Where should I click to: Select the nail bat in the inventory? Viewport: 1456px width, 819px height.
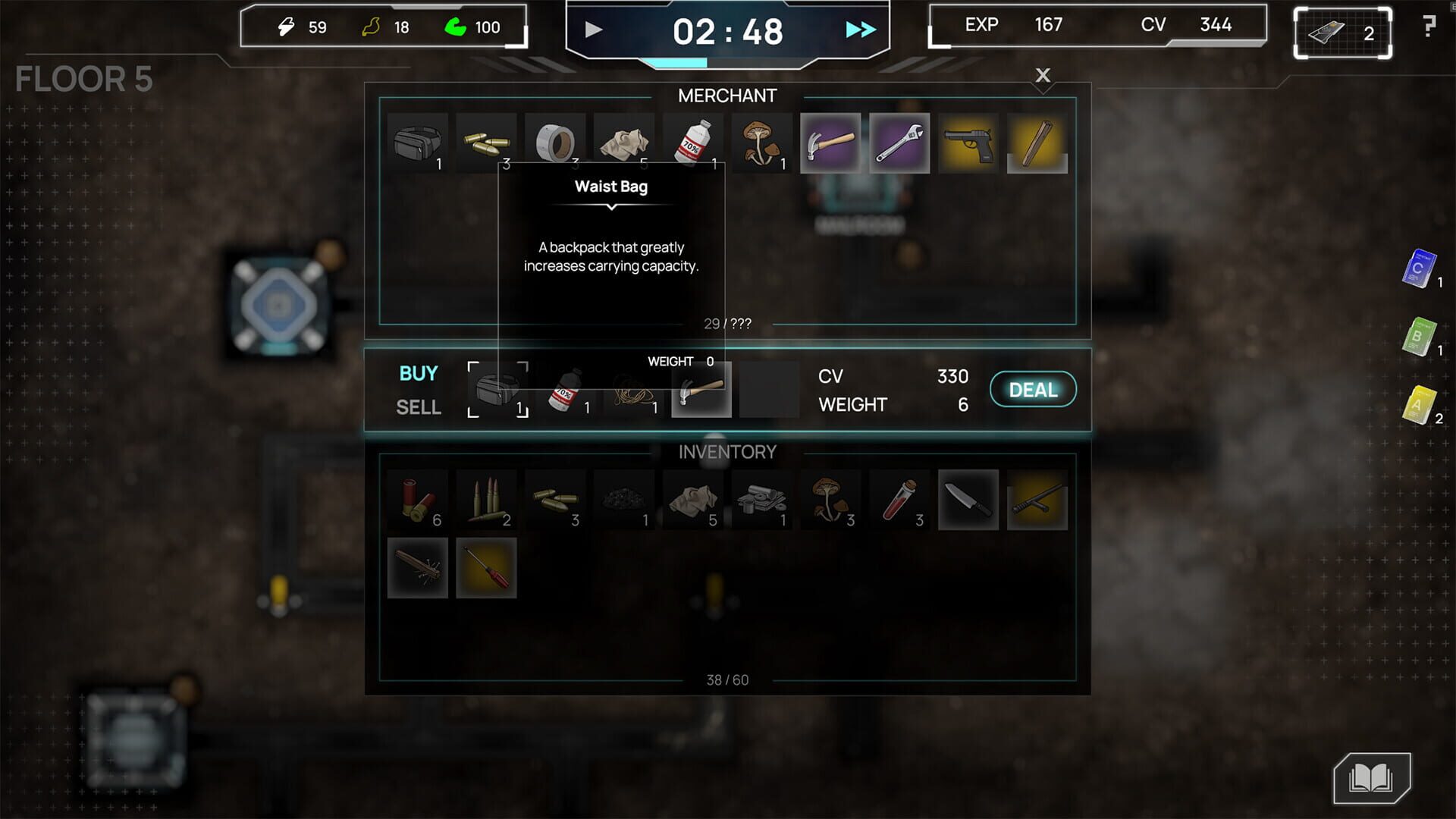coord(418,567)
